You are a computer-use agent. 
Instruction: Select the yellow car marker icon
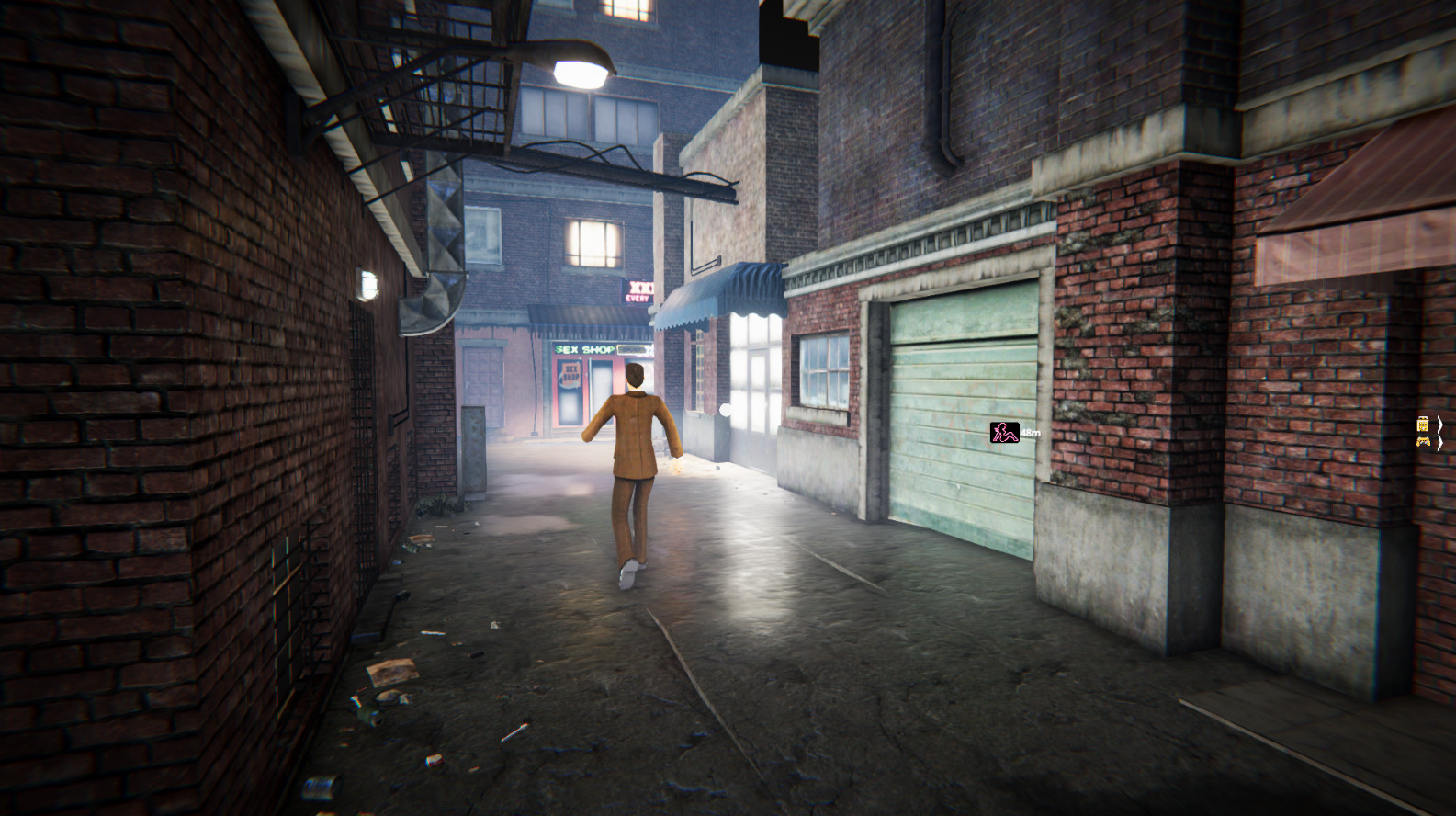pyautogui.click(x=1424, y=442)
